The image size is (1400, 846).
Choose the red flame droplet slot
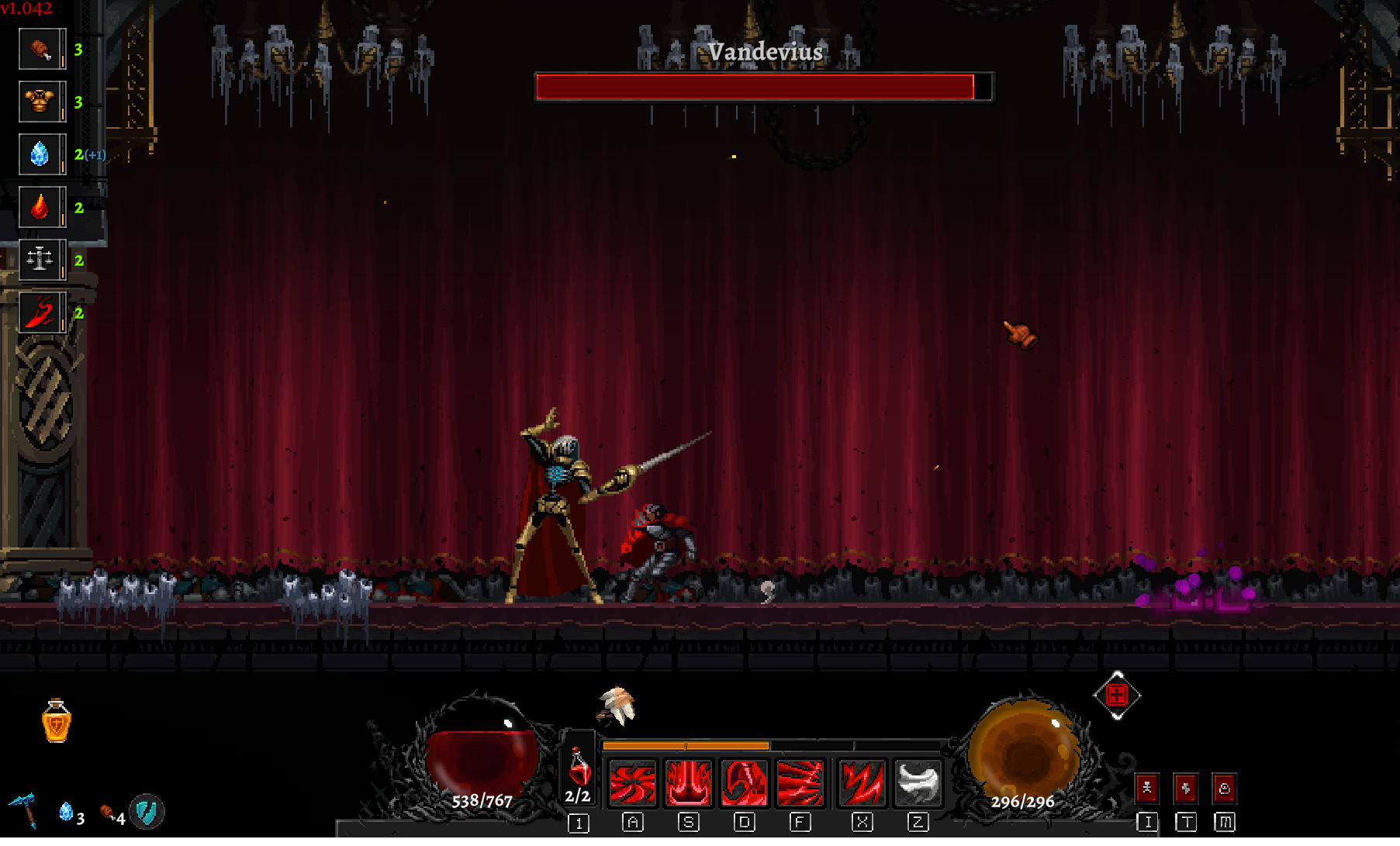point(41,207)
